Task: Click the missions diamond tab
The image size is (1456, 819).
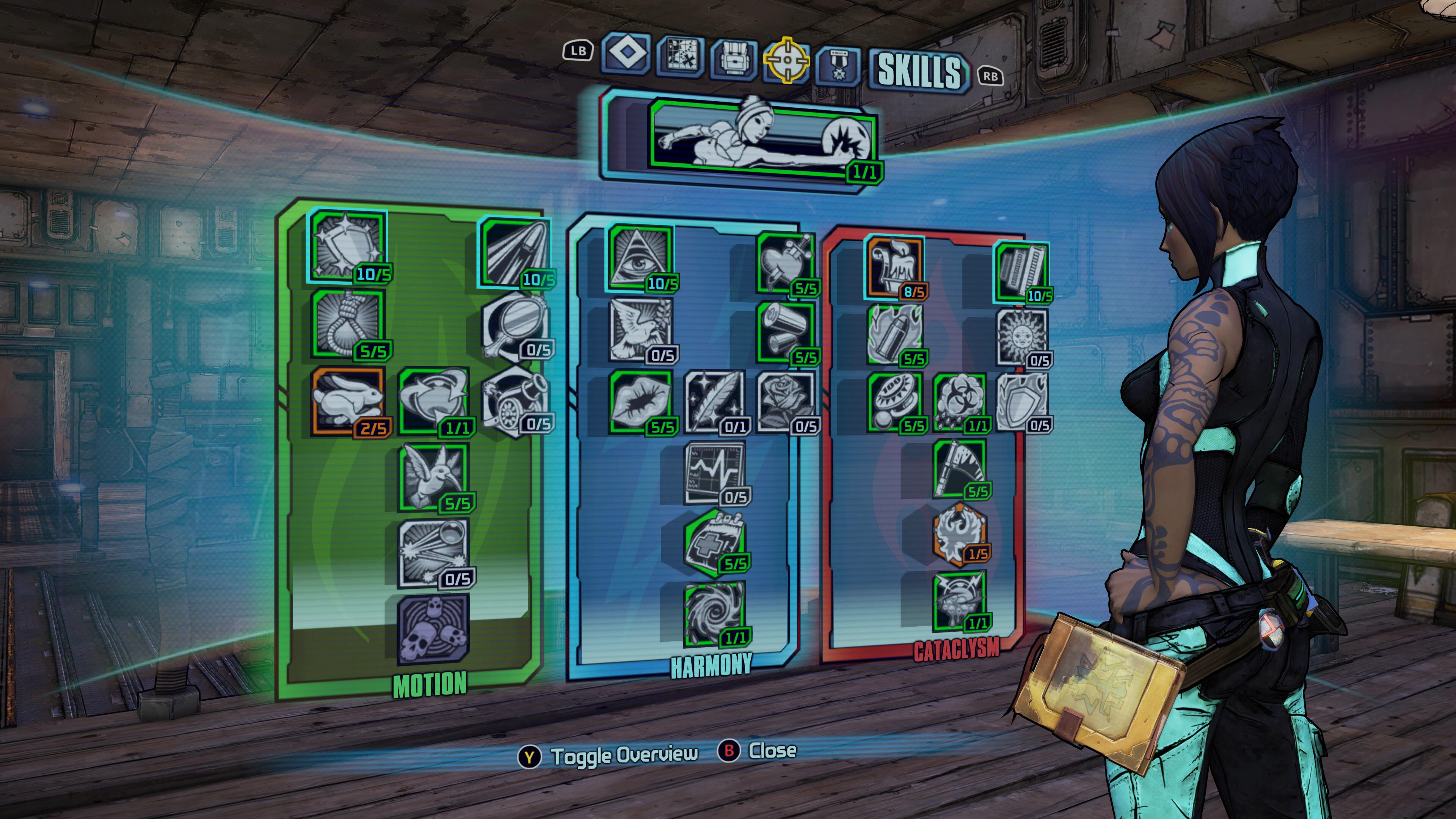Action: click(x=626, y=57)
